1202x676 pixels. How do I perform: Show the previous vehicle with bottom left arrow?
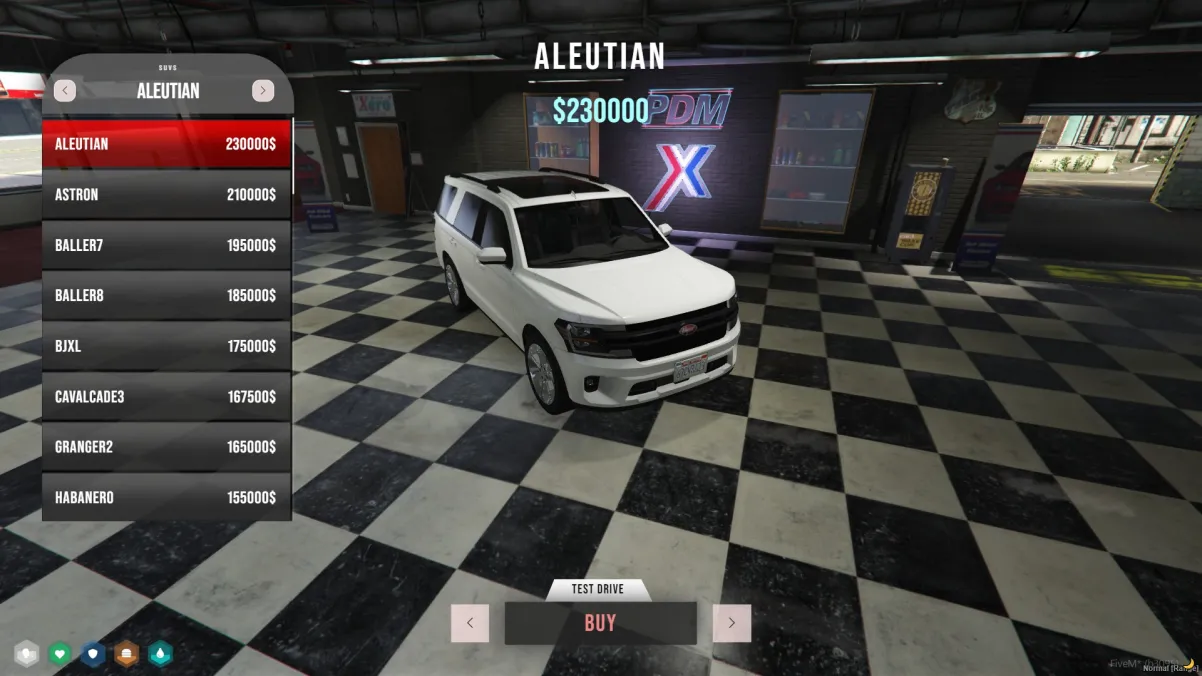pyautogui.click(x=470, y=623)
